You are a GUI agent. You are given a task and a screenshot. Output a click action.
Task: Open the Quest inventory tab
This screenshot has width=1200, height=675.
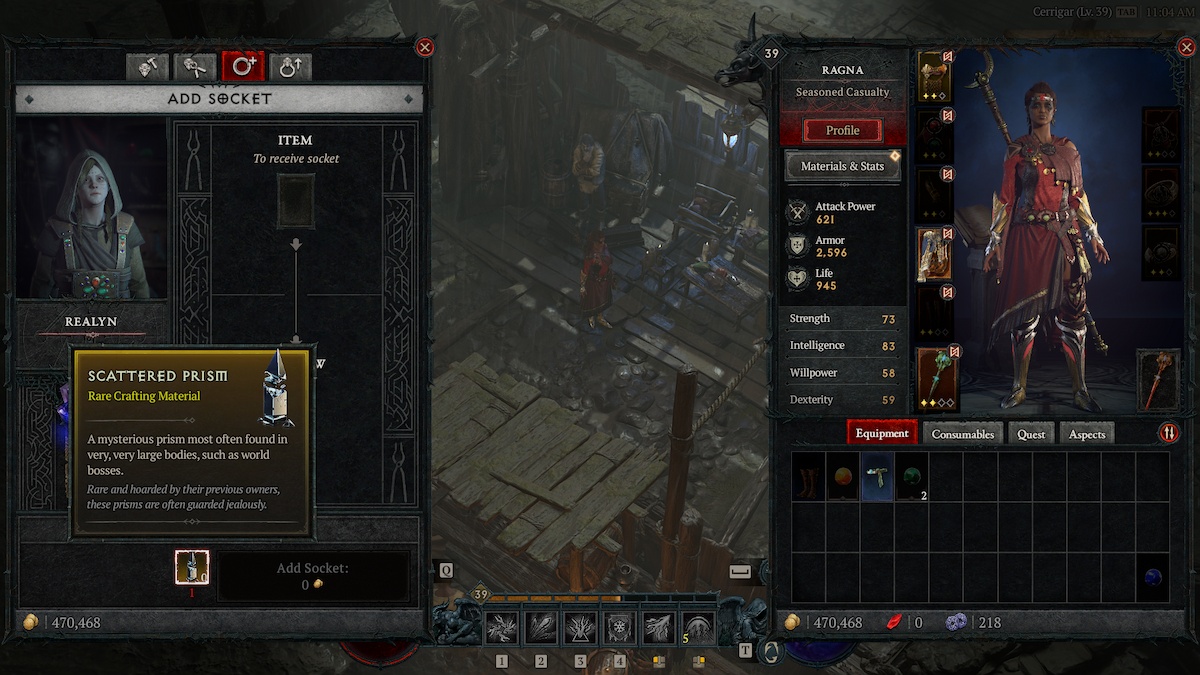point(1031,434)
